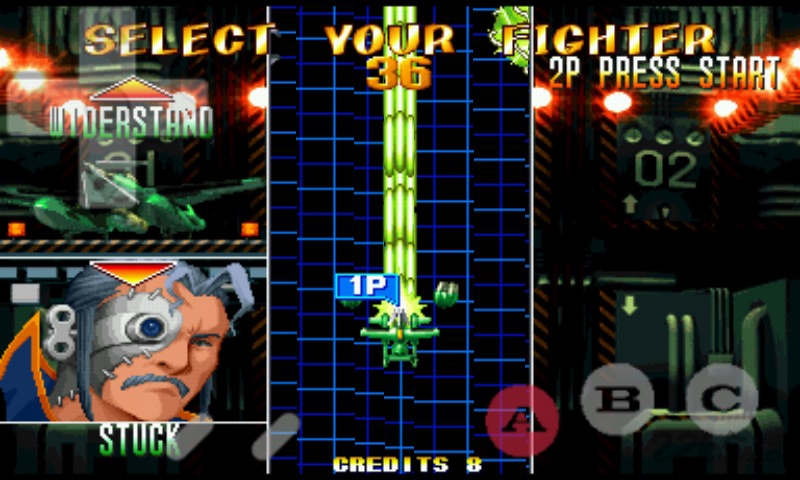The height and width of the screenshot is (480, 800).
Task: Click the red down arrow above the portrait
Action: click(x=132, y=272)
